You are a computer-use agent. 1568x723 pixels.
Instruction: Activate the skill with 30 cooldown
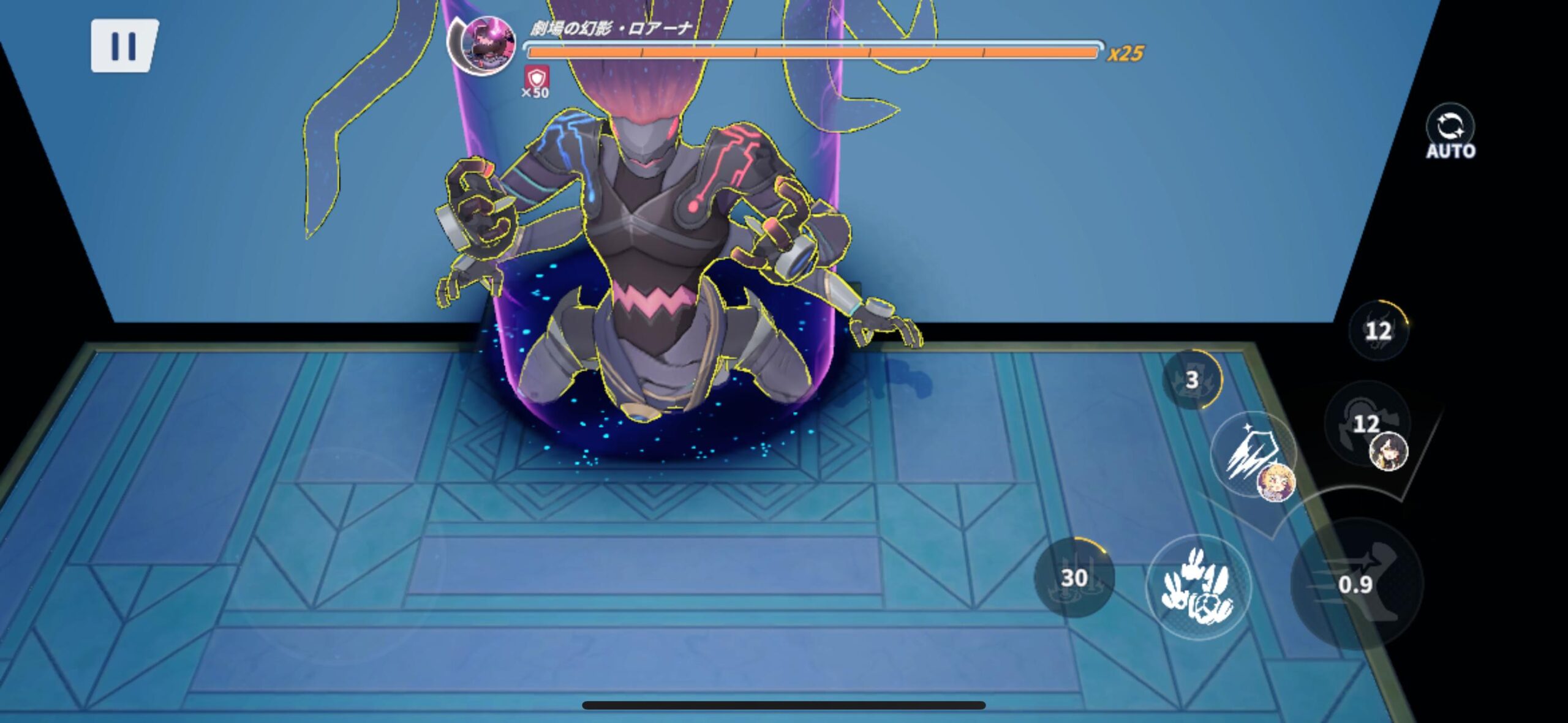pos(1074,577)
